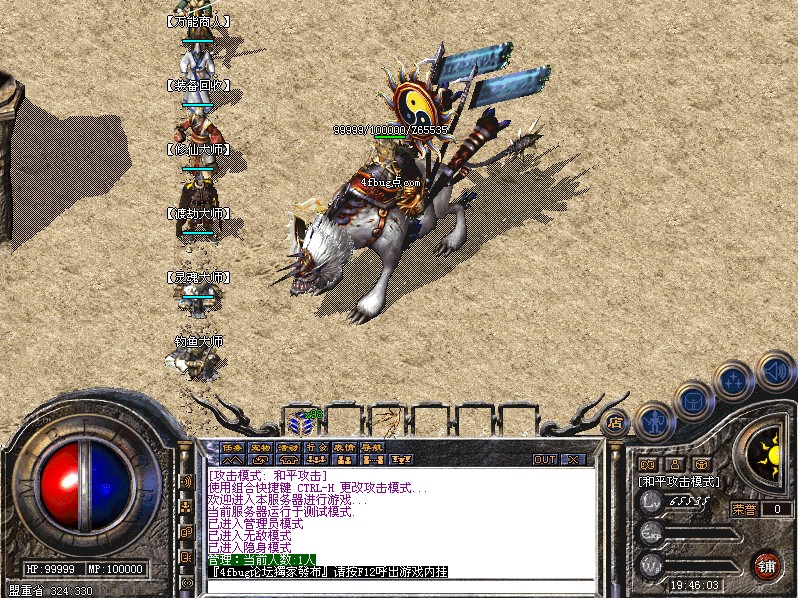Open the 店 shop round button
Screen dimensions: 798x598
[x=616, y=423]
